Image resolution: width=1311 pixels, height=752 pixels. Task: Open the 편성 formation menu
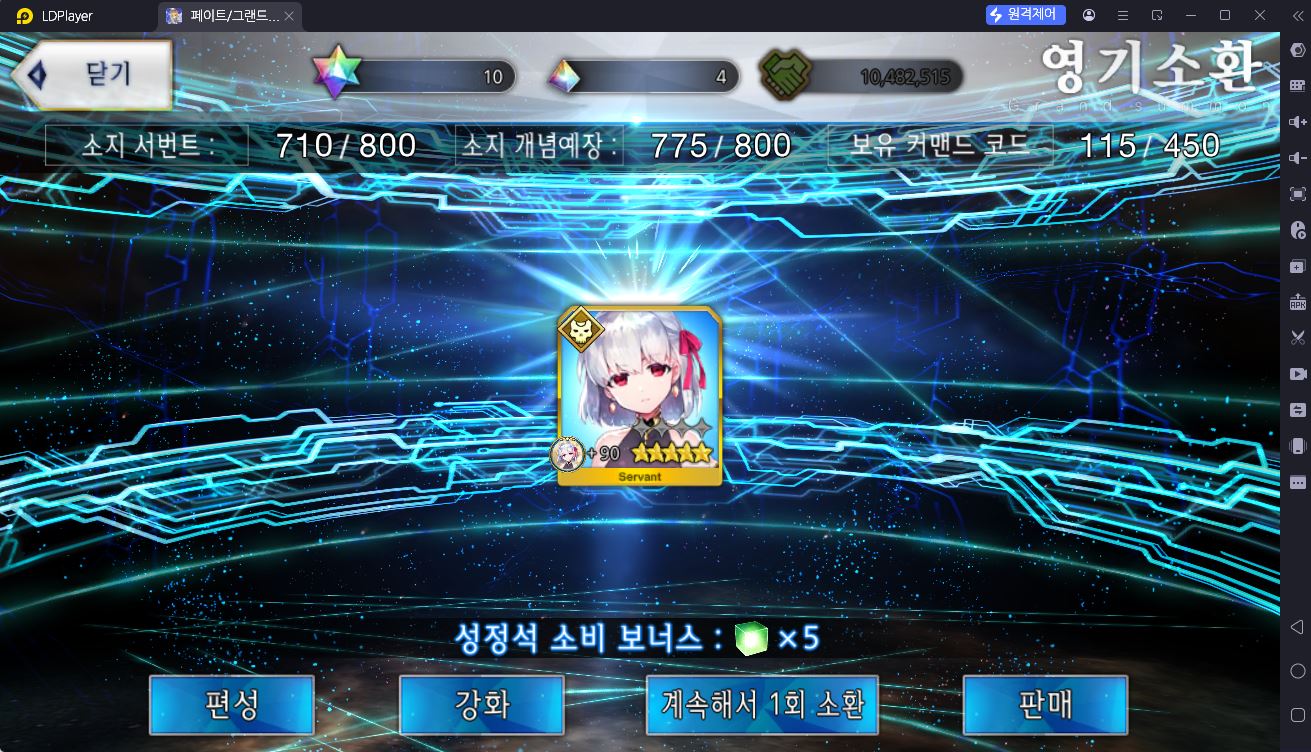pos(232,705)
